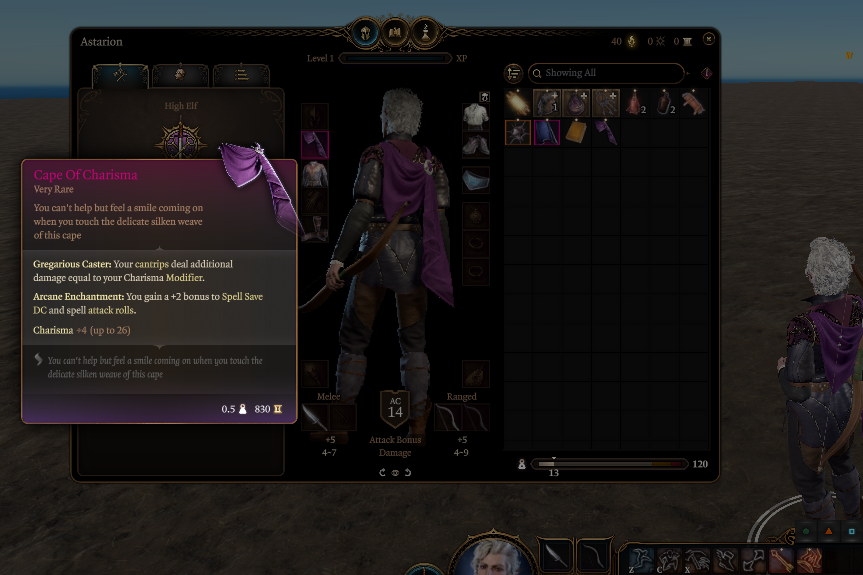Open the inventory sort options

514,73
